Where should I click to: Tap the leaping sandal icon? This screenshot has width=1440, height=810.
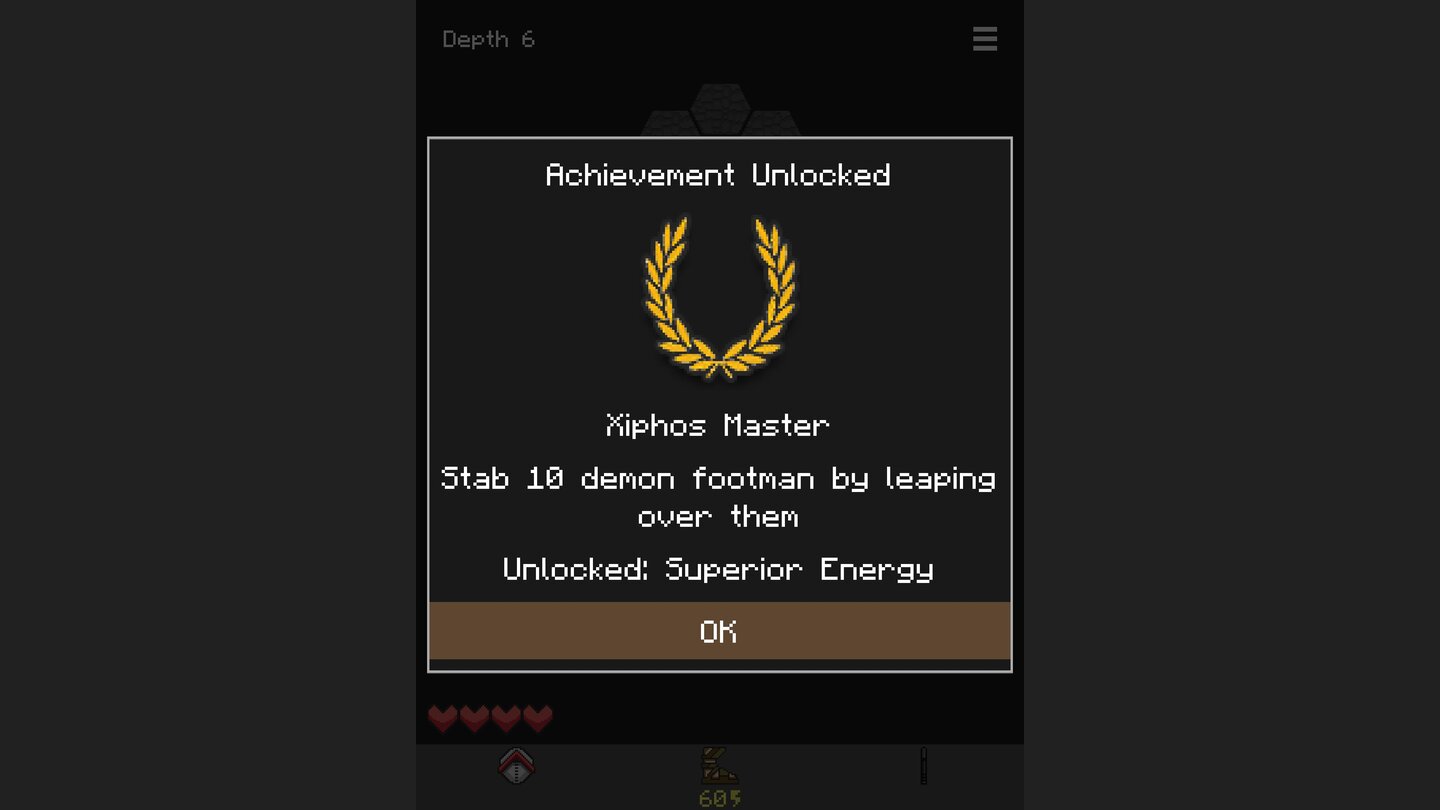[x=721, y=766]
